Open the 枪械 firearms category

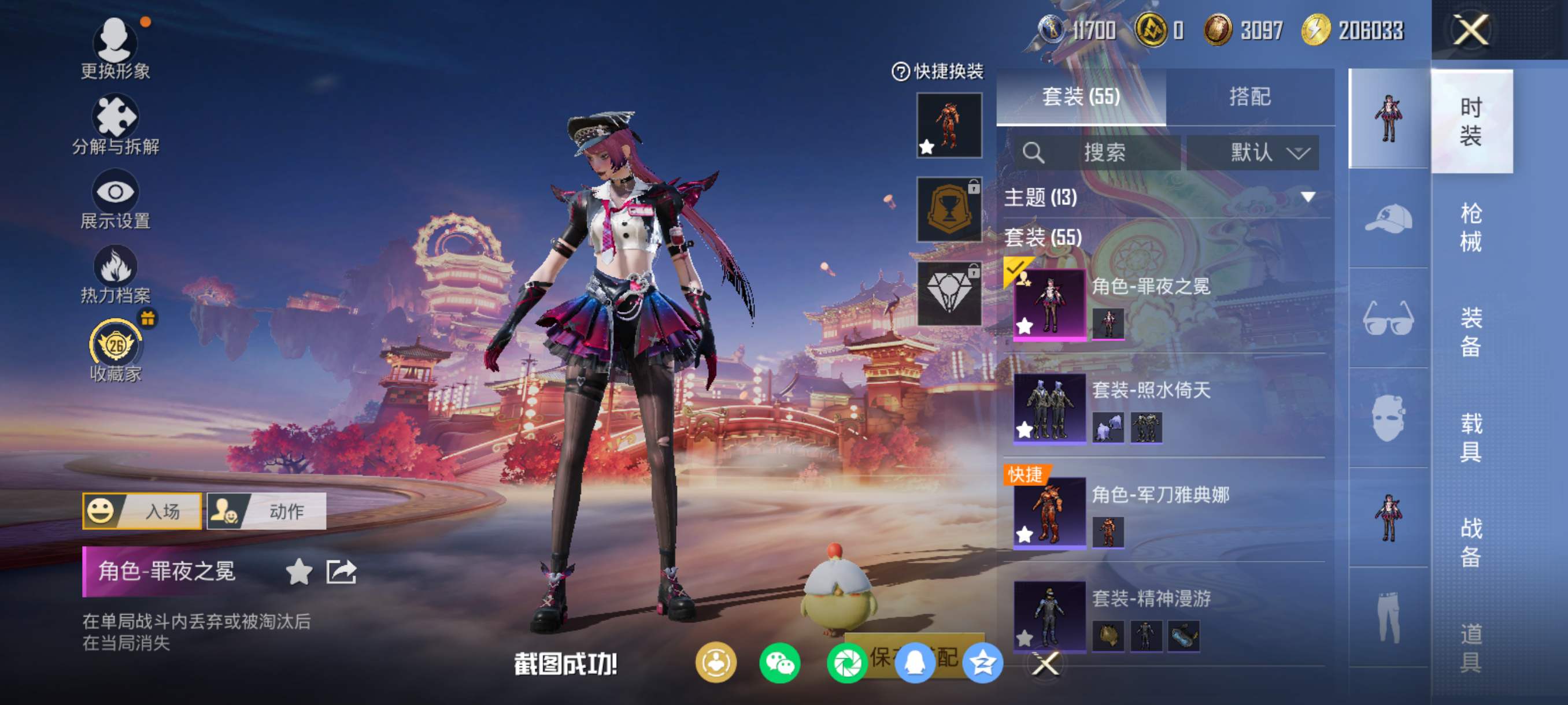coord(1471,227)
